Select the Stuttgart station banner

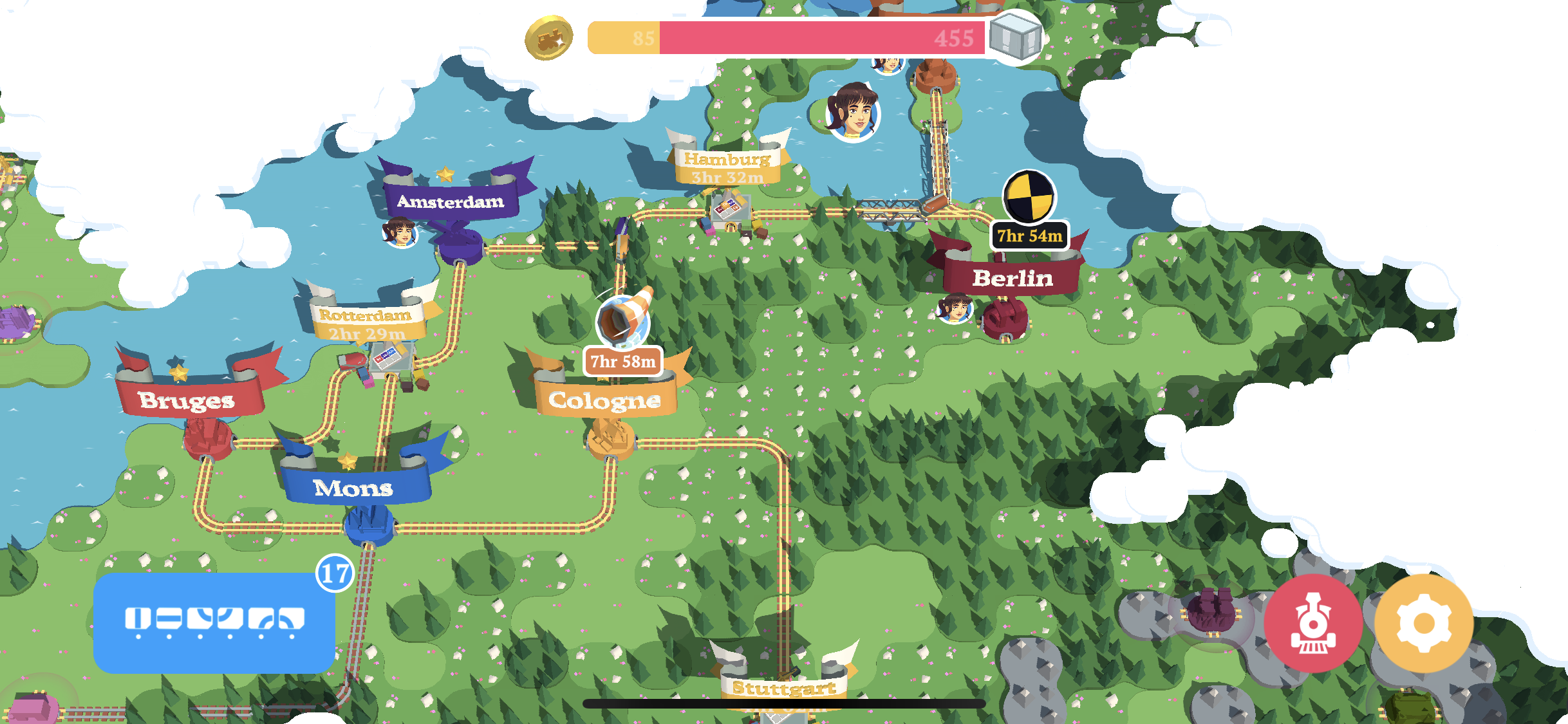pos(784,687)
